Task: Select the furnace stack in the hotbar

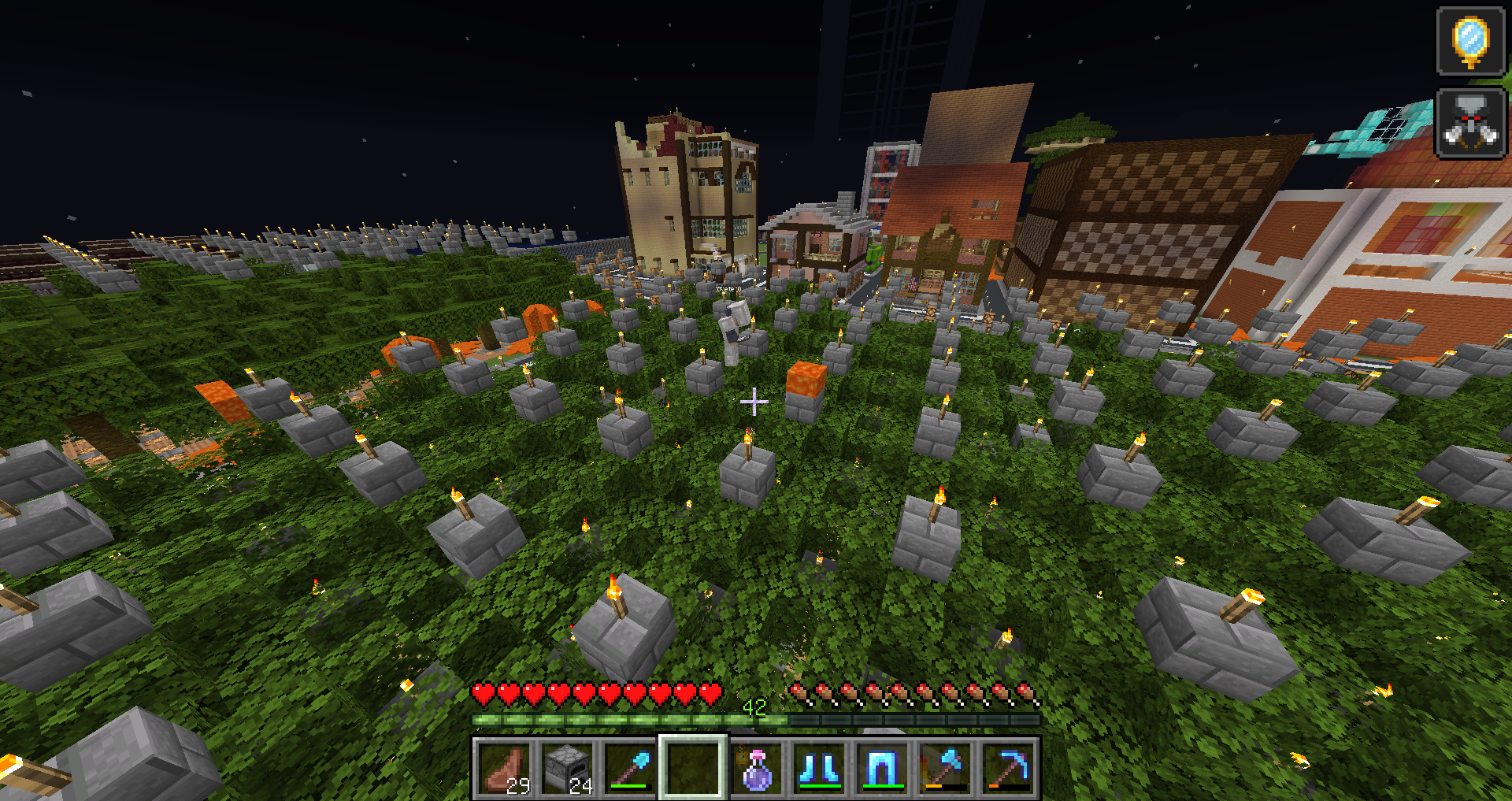Action: 567,768
